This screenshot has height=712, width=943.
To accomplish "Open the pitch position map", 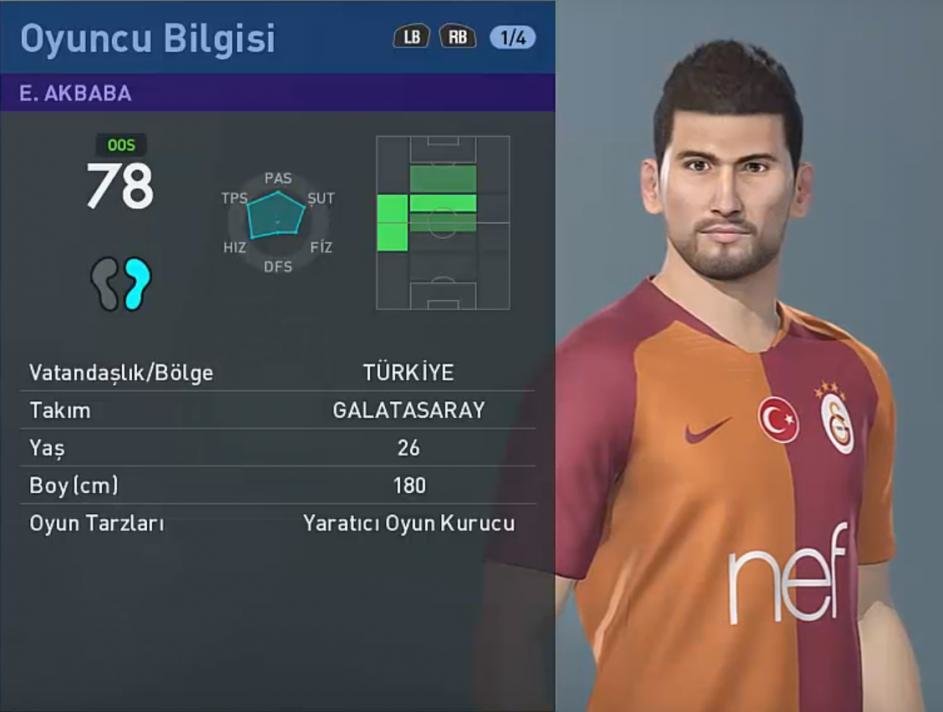I will tap(442, 222).
